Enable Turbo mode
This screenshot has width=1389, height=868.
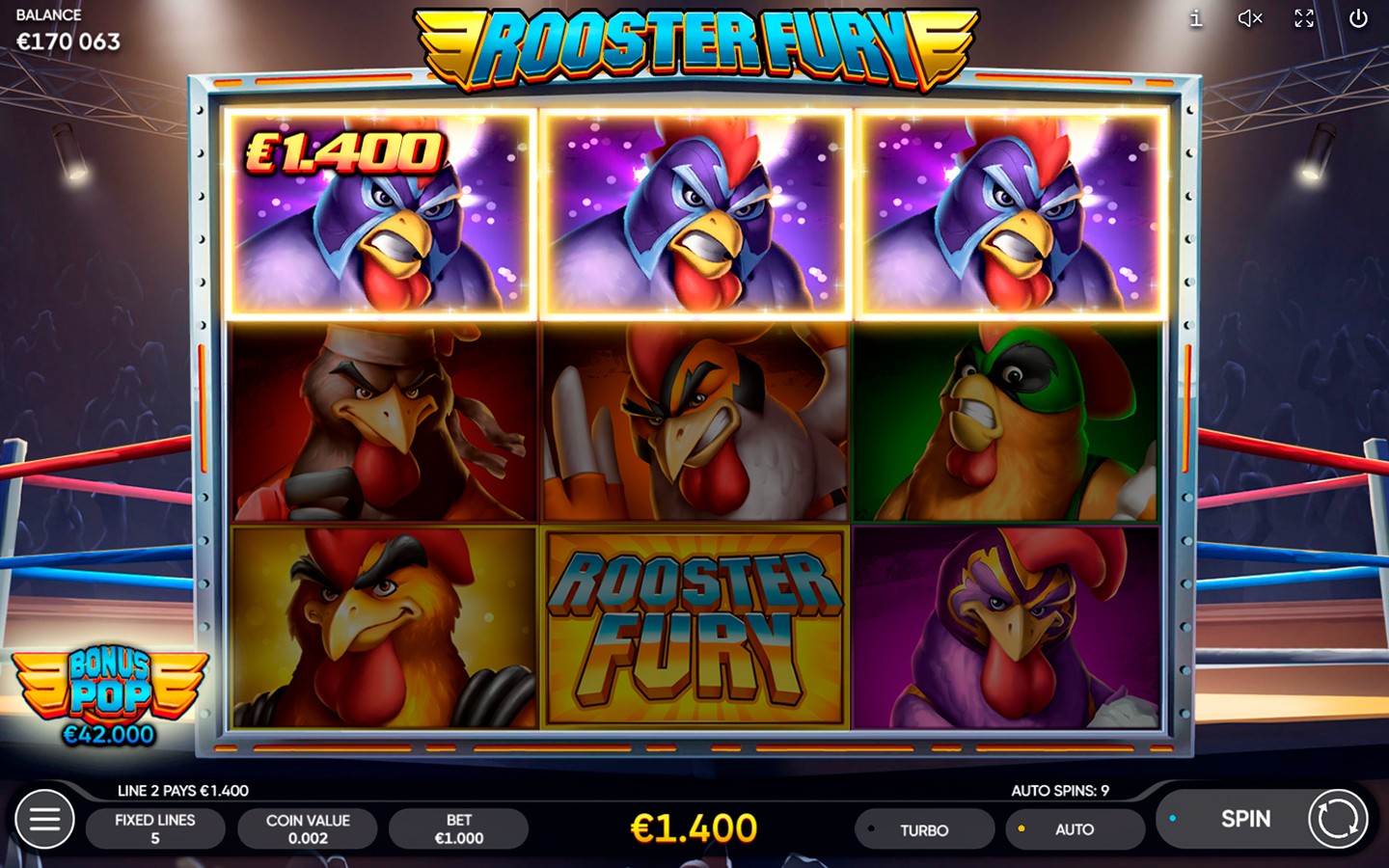(x=924, y=829)
